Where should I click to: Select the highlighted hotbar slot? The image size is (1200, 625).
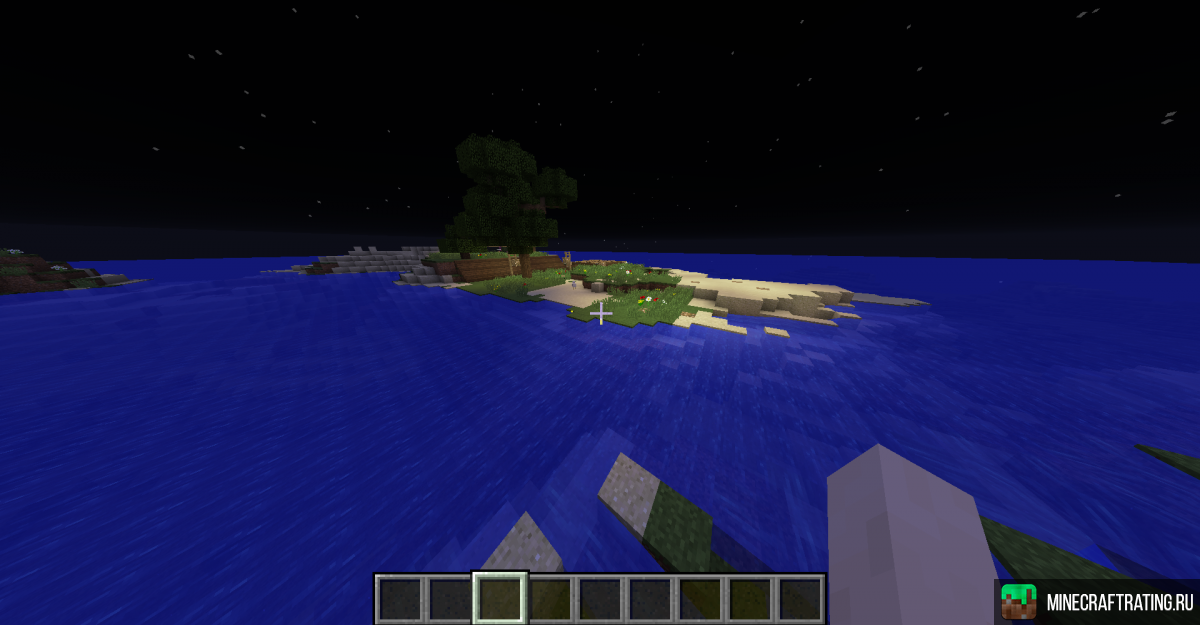pos(500,598)
